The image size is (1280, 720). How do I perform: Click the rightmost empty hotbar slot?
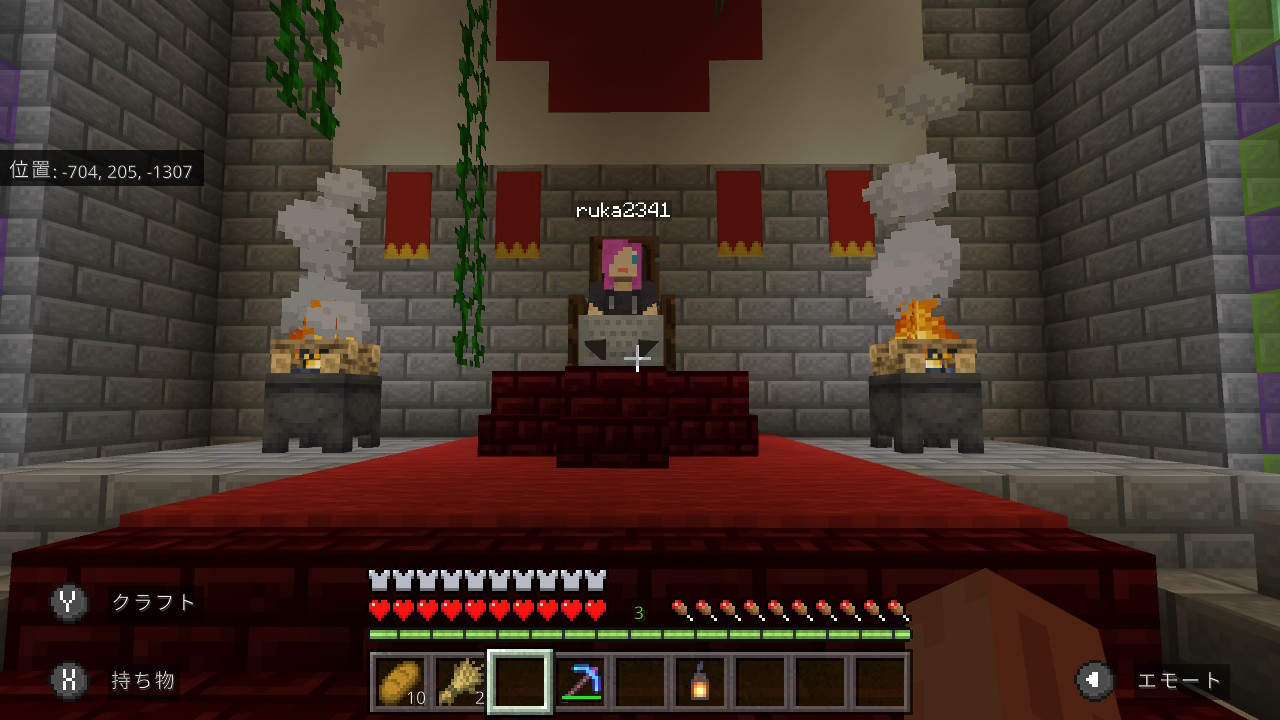(x=878, y=681)
